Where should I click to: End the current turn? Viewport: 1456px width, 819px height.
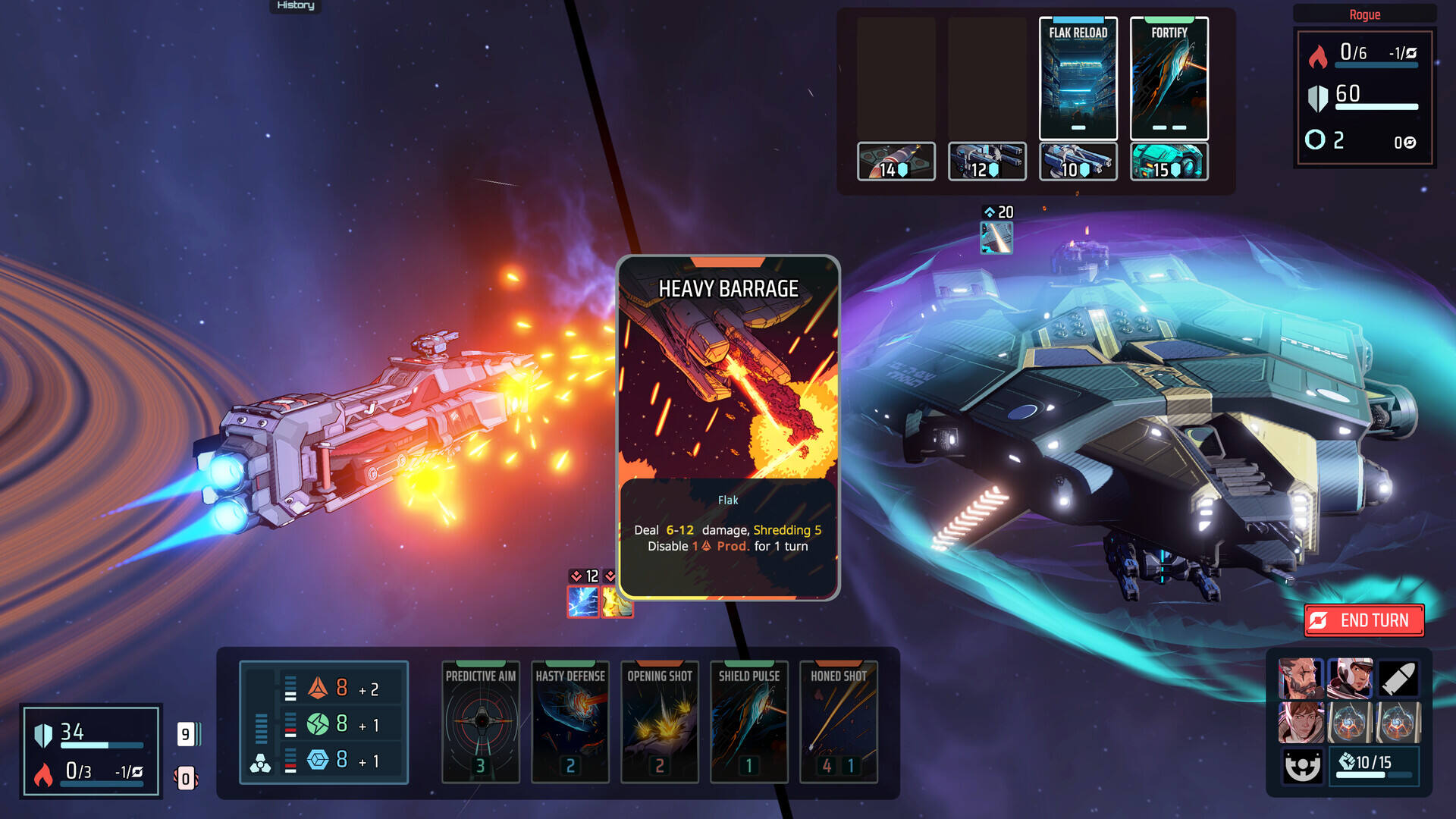pos(1363,620)
